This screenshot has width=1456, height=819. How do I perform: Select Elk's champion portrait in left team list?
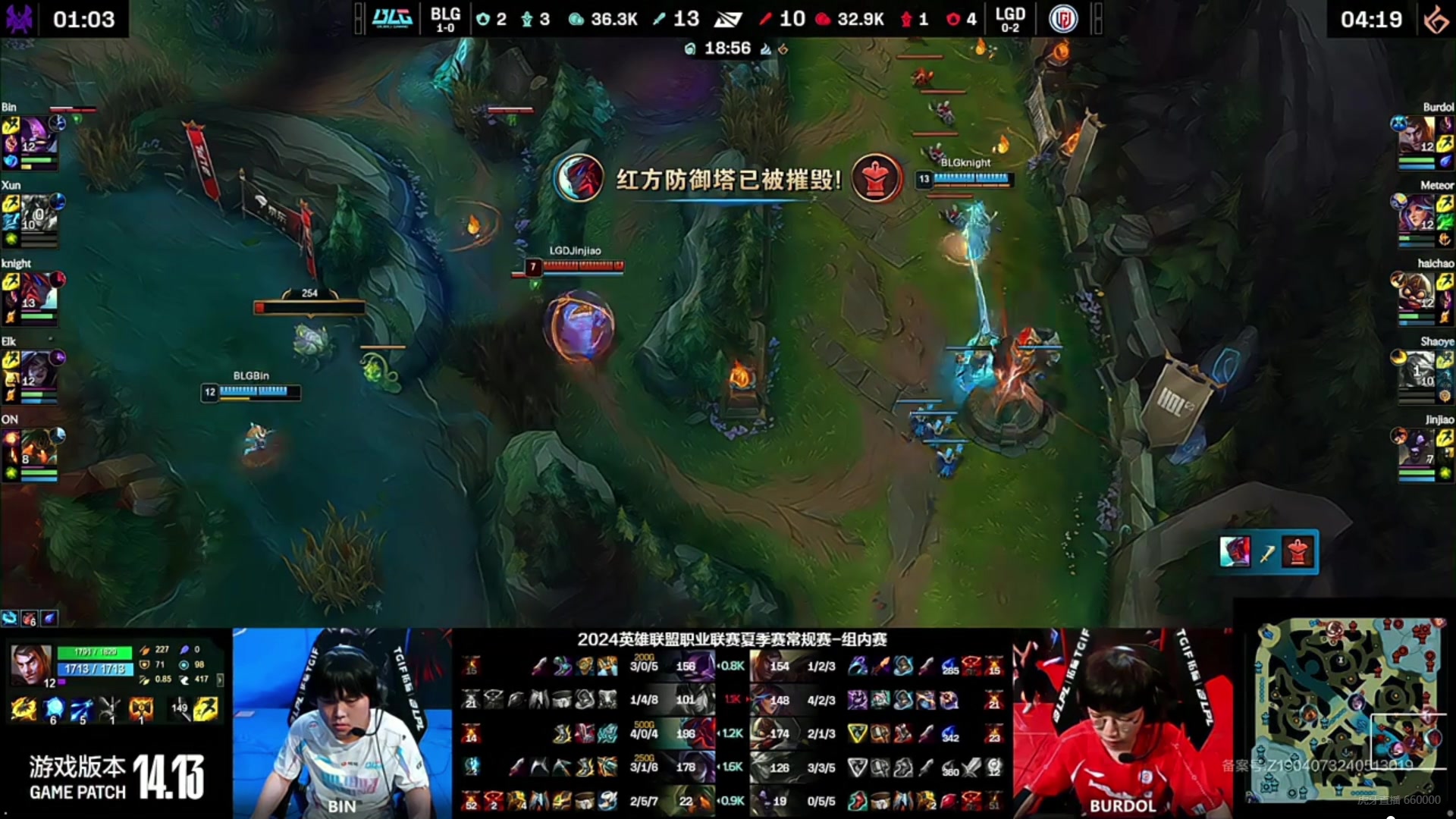(36, 369)
